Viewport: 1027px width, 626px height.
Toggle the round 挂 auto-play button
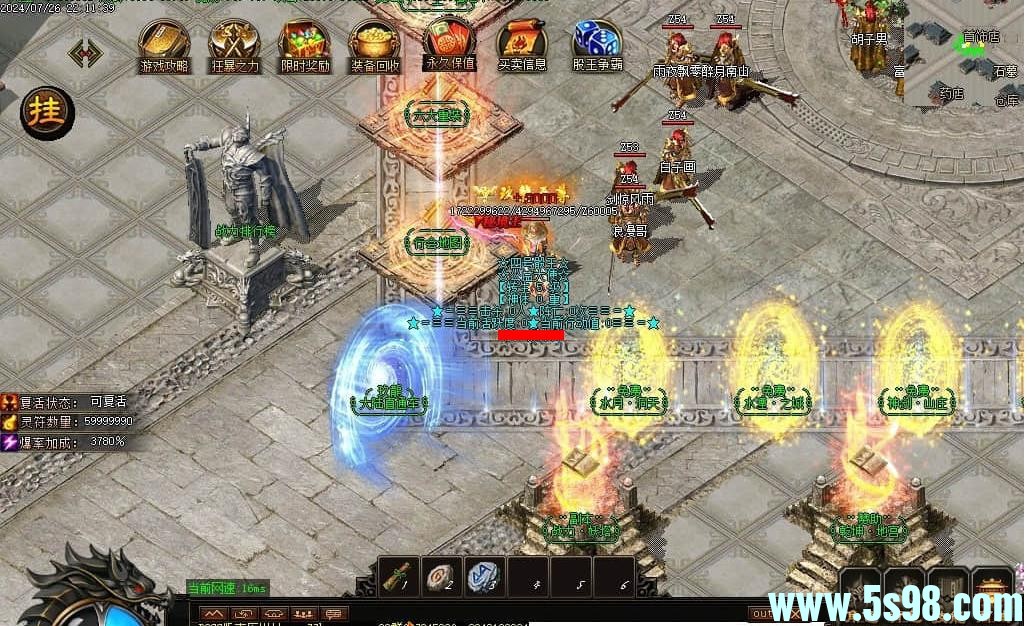coord(47,111)
